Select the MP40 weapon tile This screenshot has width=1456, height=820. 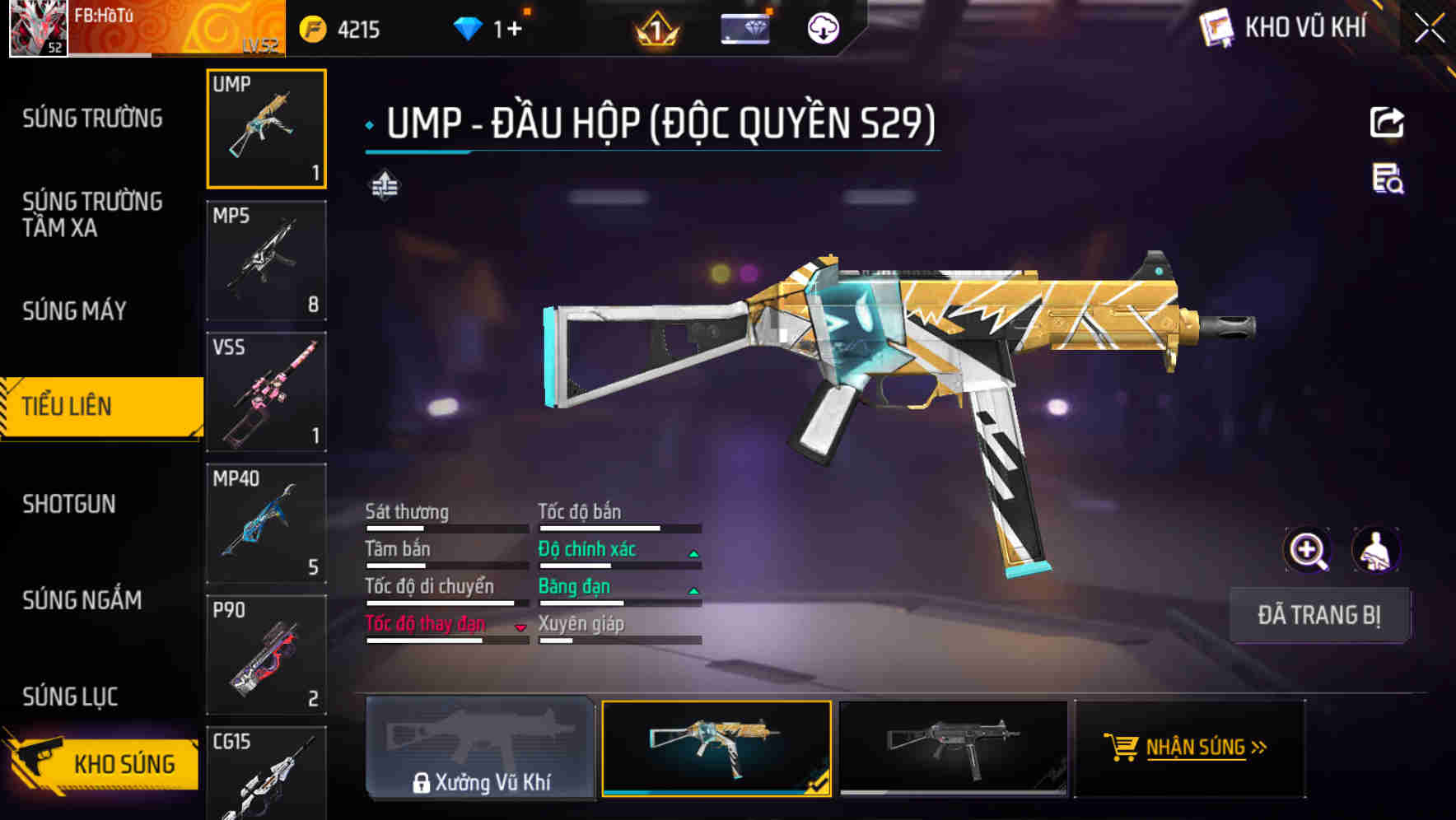(x=266, y=524)
